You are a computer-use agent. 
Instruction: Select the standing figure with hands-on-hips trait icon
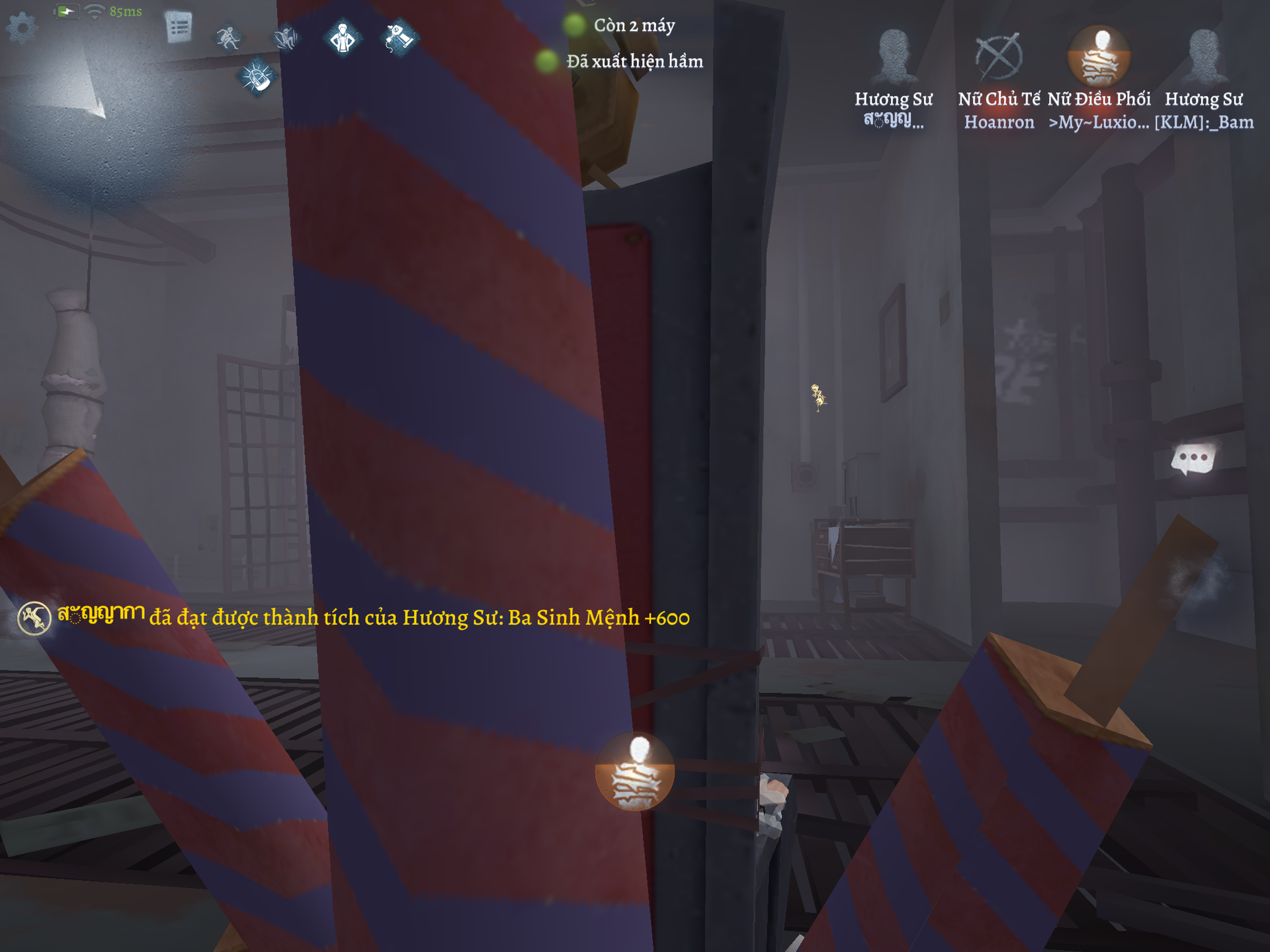[343, 38]
